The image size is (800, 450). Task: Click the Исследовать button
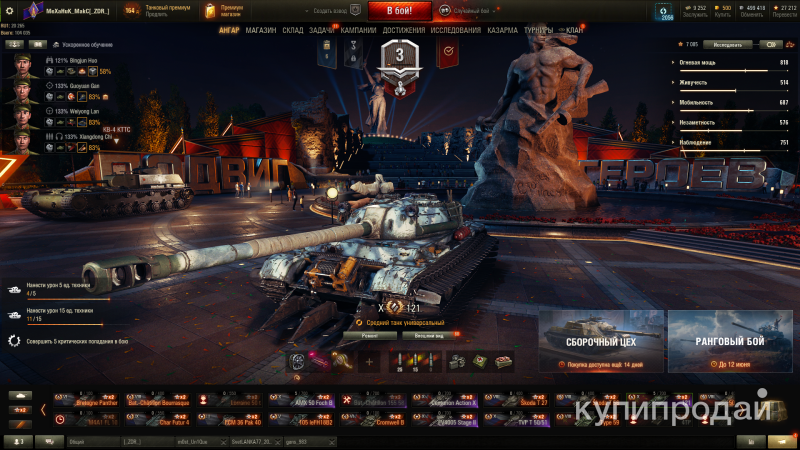[x=728, y=45]
